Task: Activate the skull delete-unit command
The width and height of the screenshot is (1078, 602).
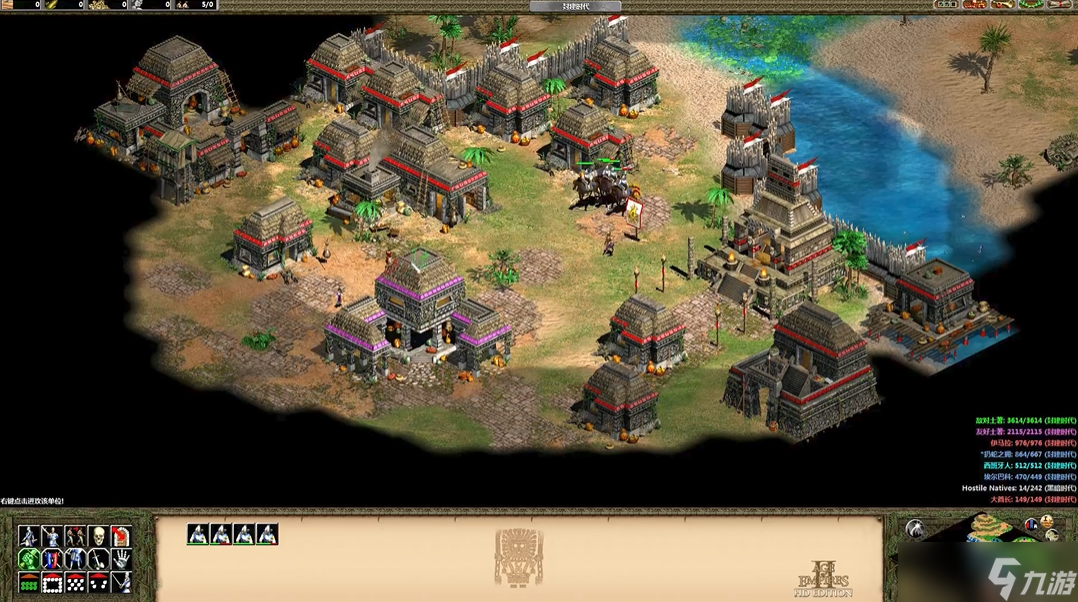Action: point(98,537)
